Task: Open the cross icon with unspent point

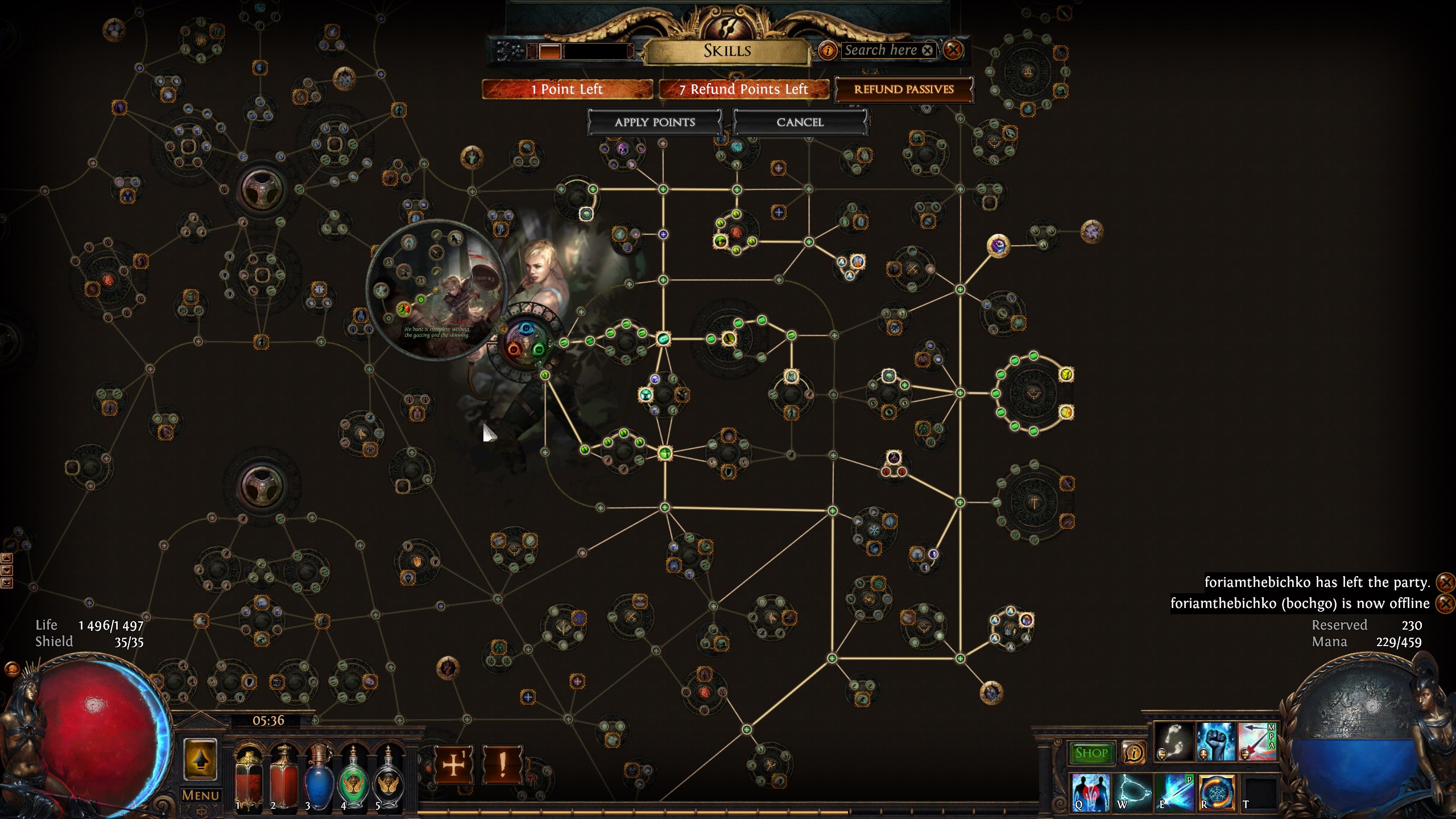Action: coord(453,765)
